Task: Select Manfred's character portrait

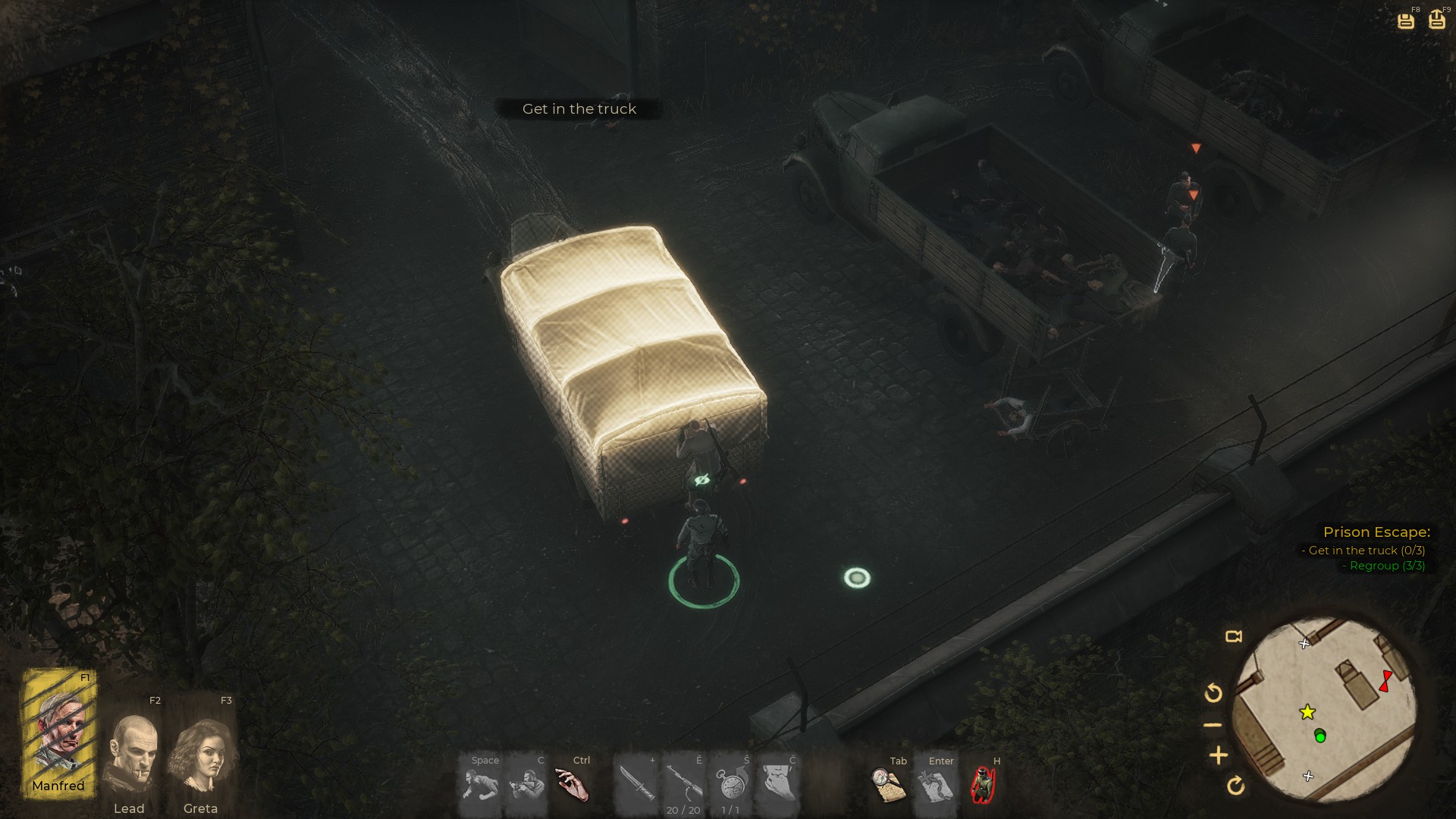Action: [59, 732]
